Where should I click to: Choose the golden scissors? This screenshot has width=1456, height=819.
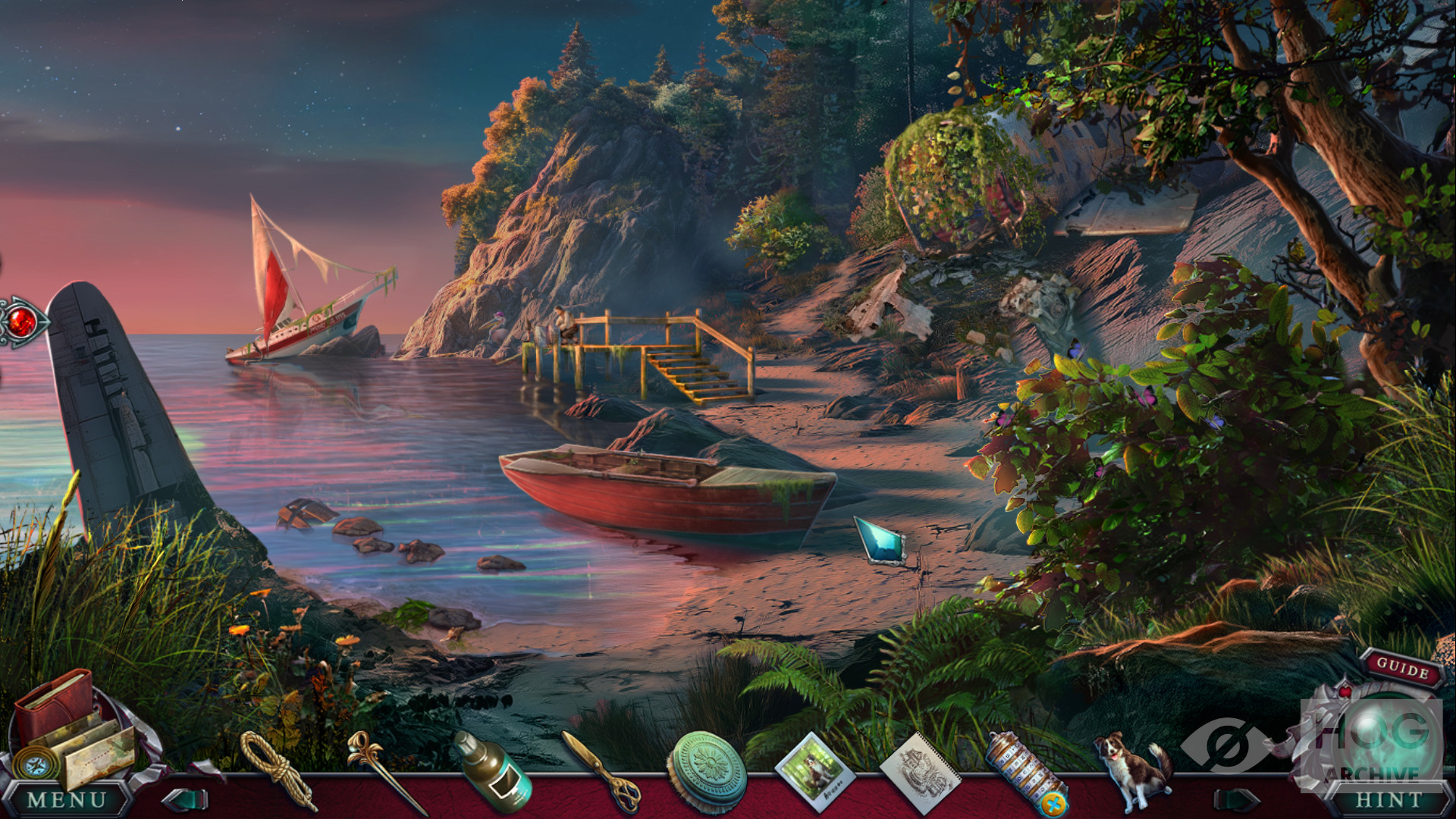pos(601,770)
